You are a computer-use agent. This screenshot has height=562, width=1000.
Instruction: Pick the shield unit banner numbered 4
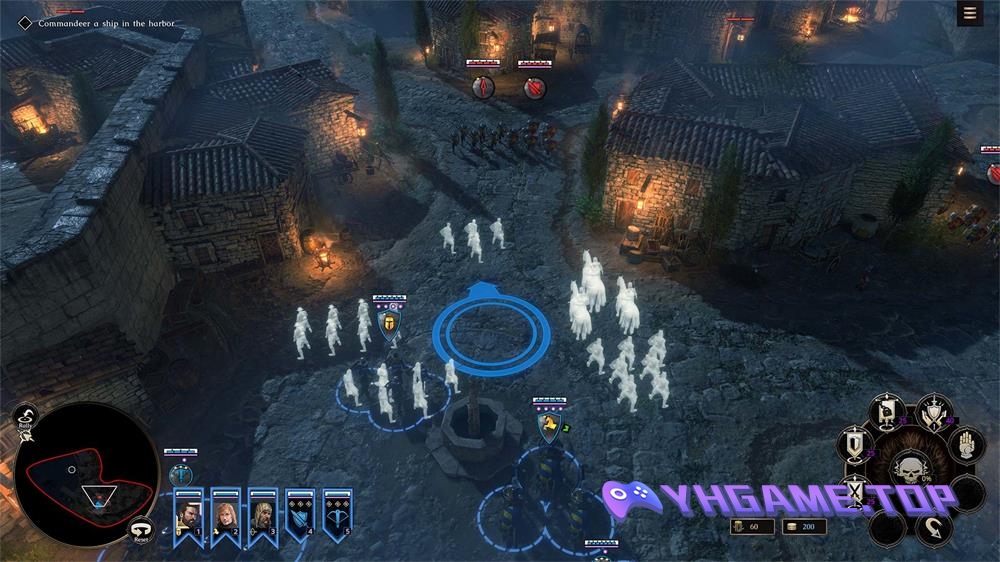coord(301,514)
